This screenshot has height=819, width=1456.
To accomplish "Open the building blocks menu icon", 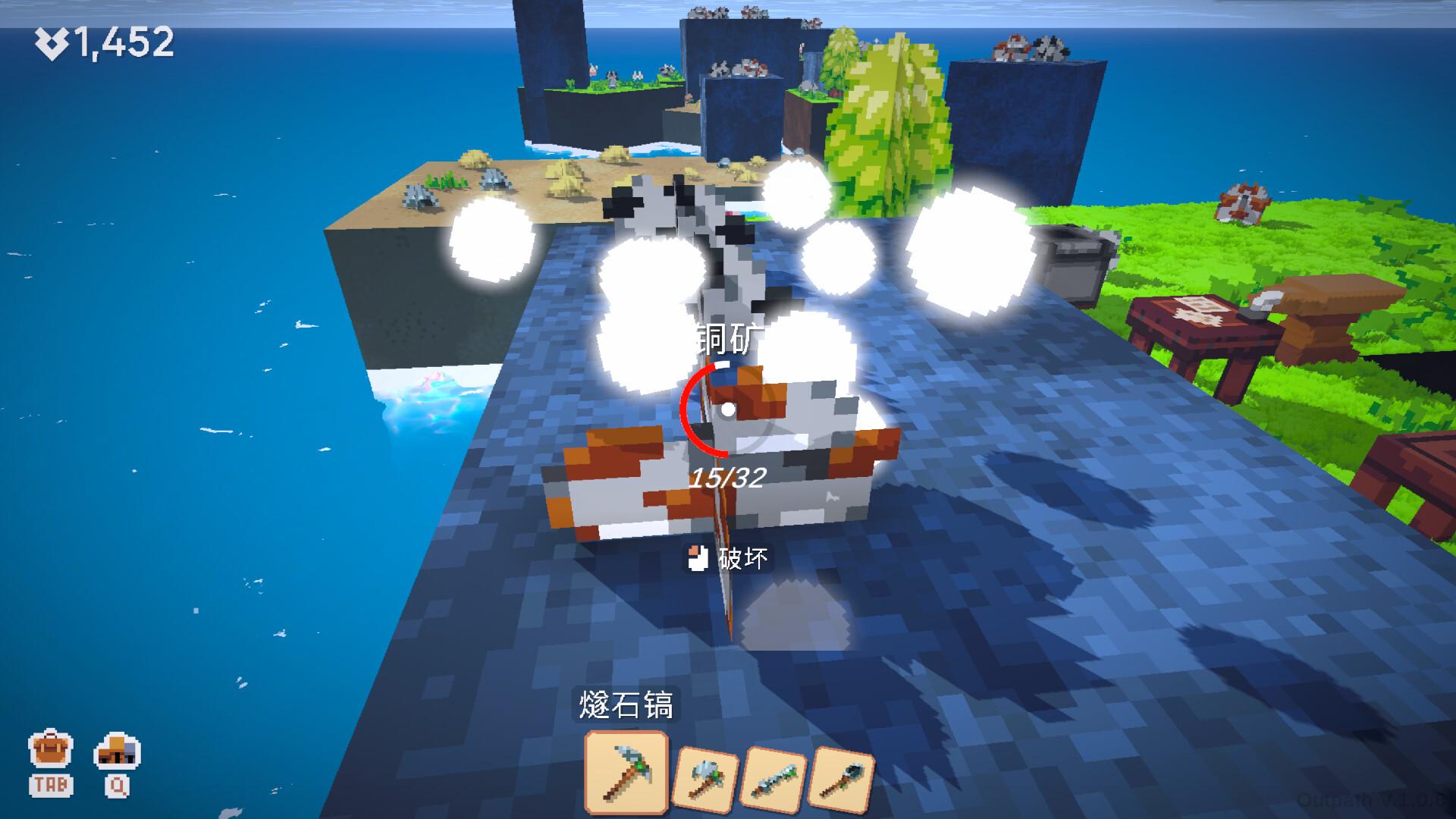I will coord(117,752).
